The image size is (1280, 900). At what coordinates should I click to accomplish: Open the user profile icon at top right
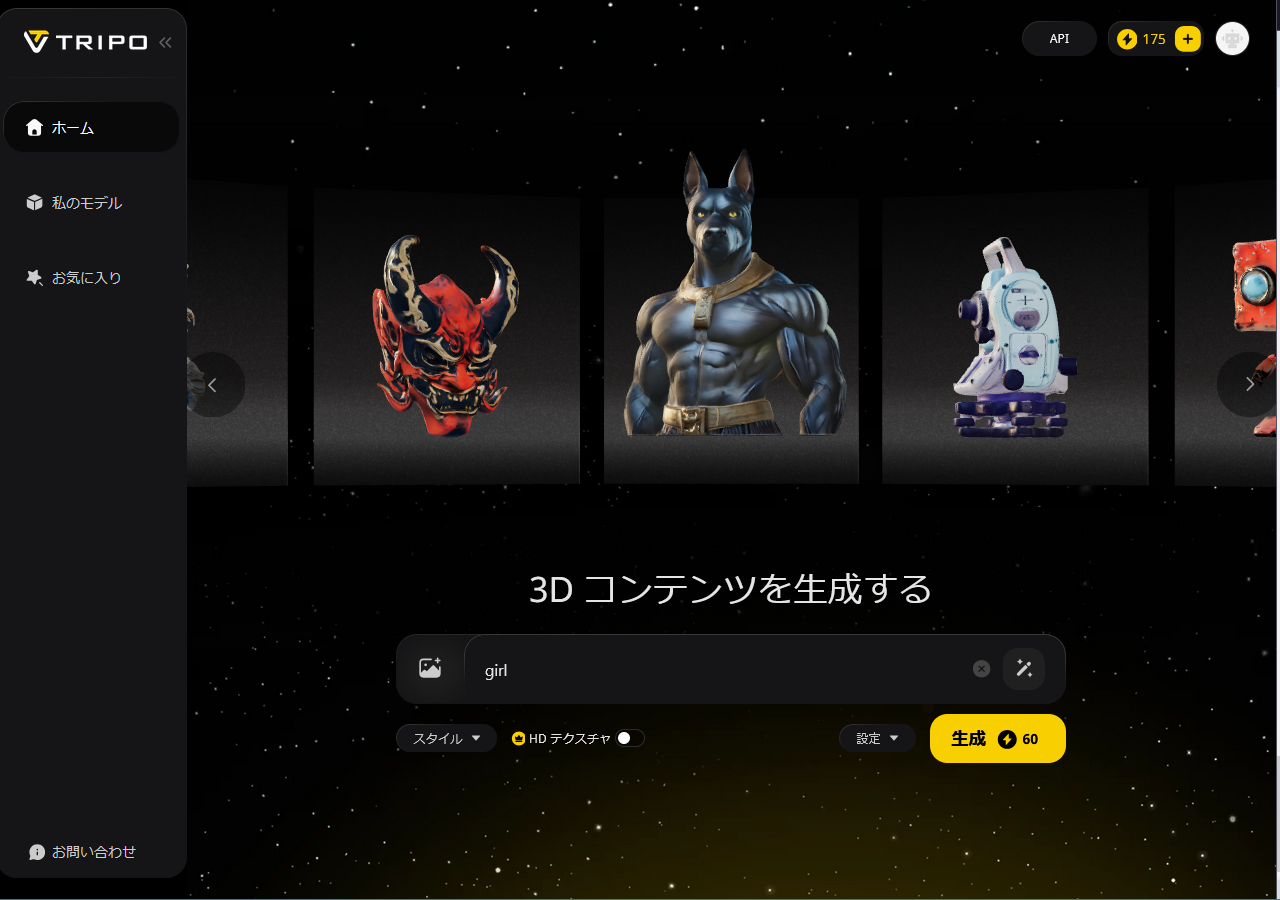(1232, 38)
